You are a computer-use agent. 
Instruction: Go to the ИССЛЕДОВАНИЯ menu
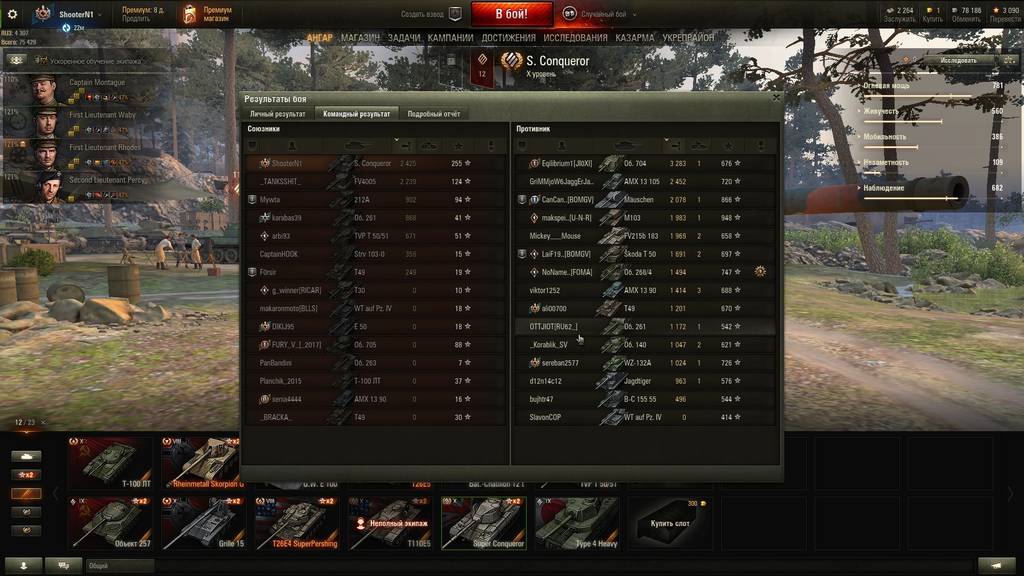pyautogui.click(x=576, y=38)
